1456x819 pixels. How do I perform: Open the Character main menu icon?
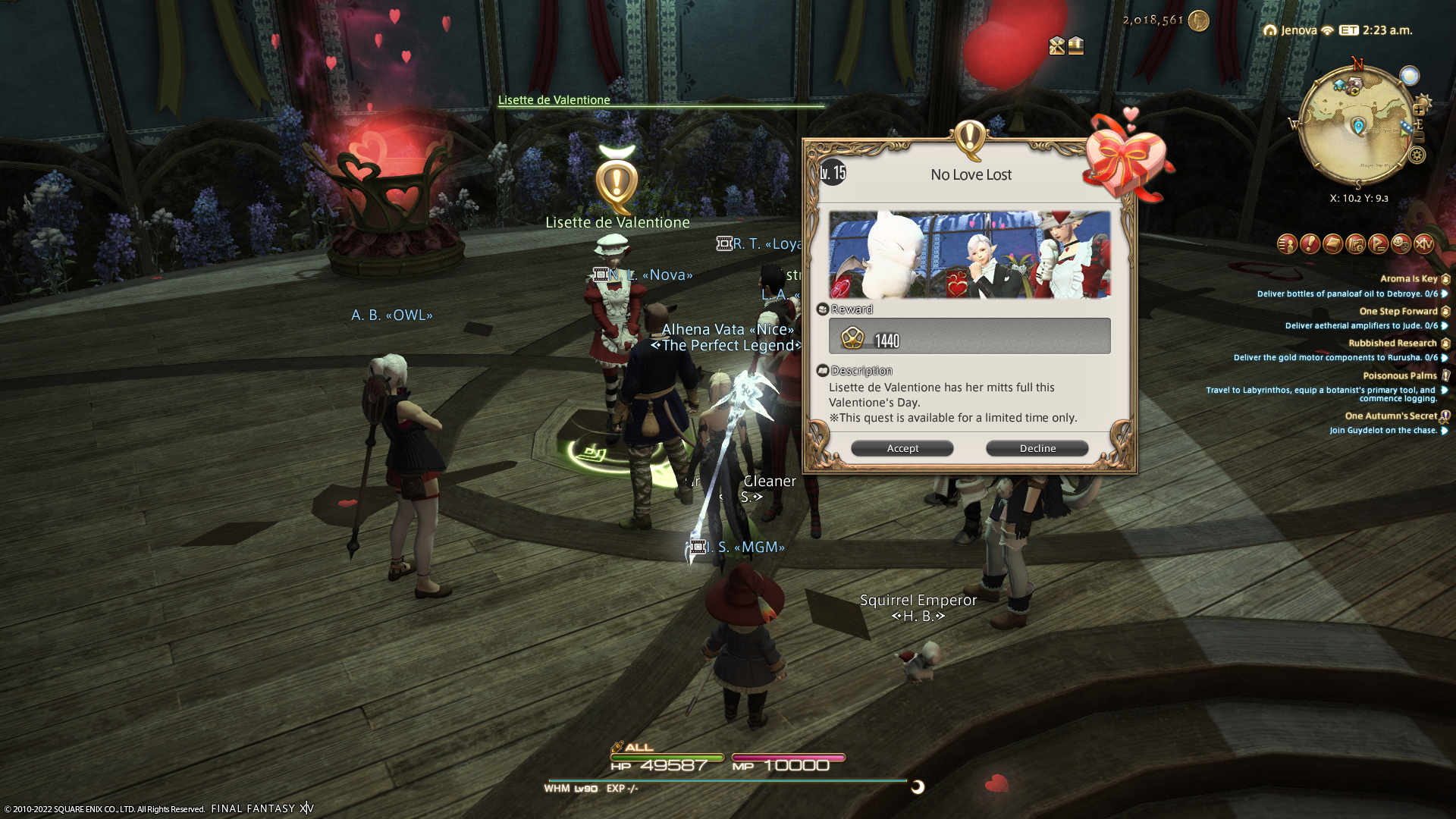pyautogui.click(x=1287, y=243)
